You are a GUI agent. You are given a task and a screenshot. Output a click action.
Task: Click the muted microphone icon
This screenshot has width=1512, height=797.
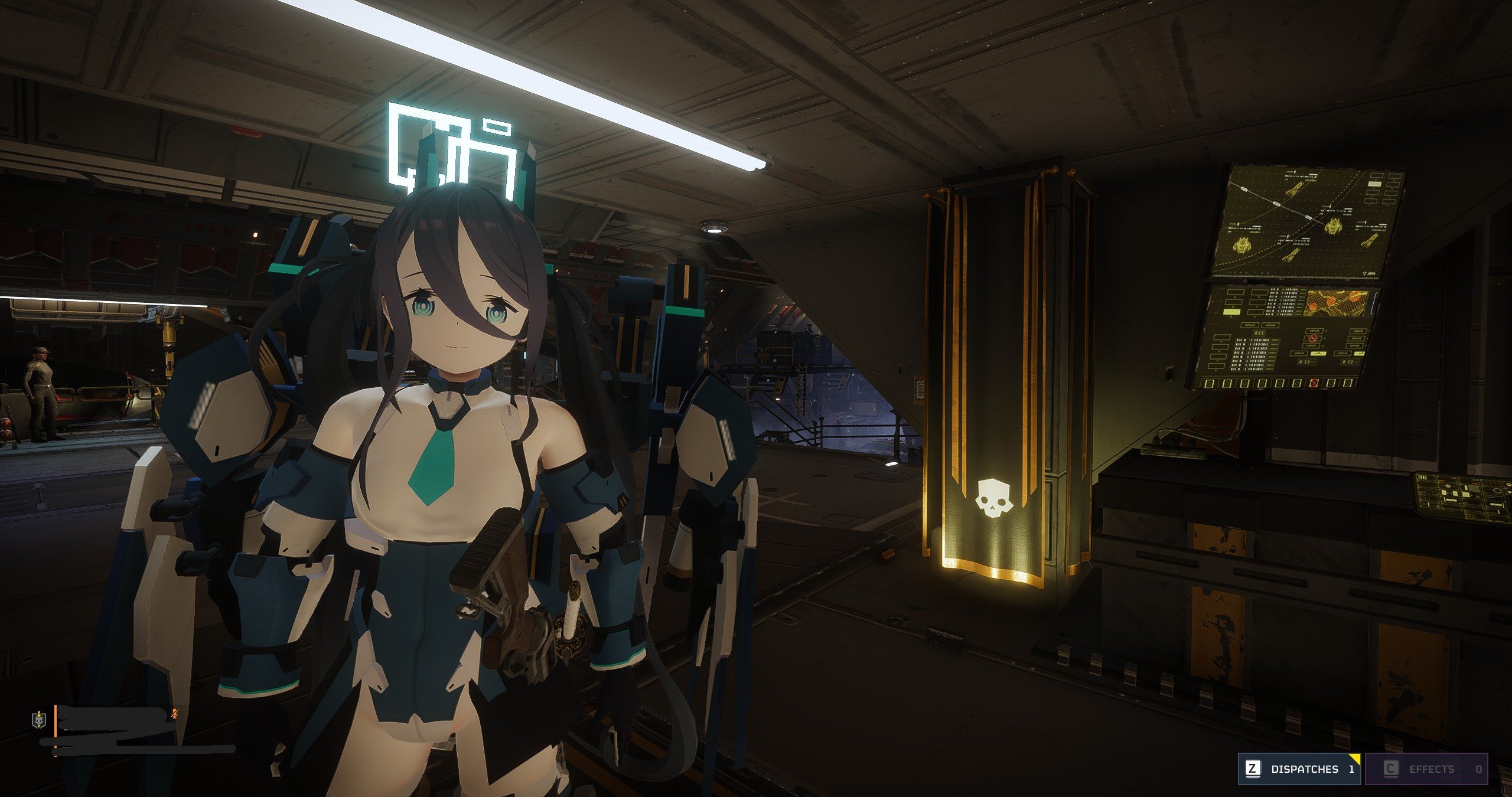point(174,715)
